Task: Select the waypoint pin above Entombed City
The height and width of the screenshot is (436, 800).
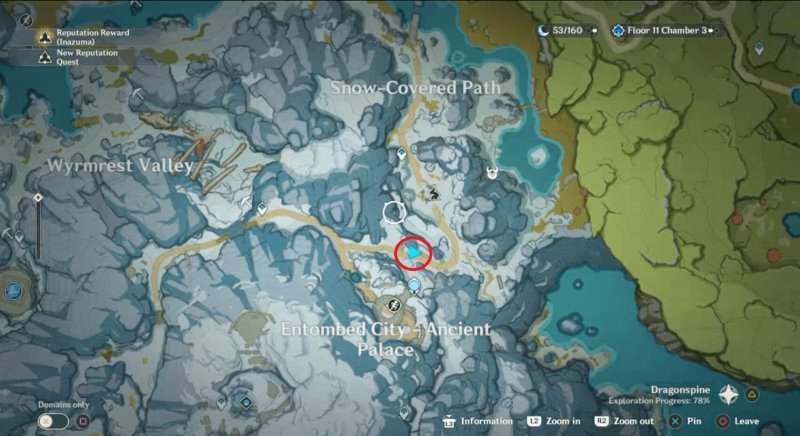Action: click(x=414, y=285)
